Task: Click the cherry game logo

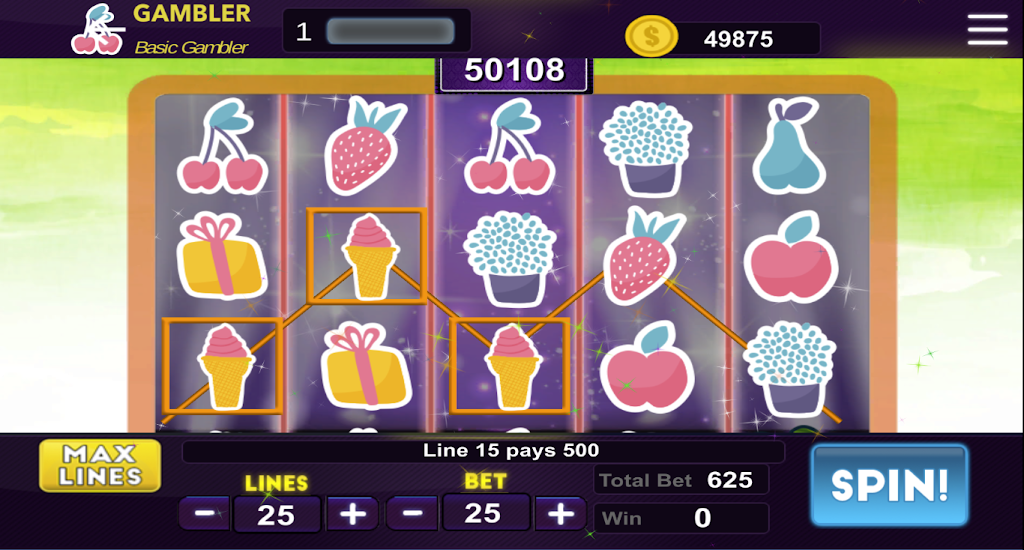Action: click(97, 30)
